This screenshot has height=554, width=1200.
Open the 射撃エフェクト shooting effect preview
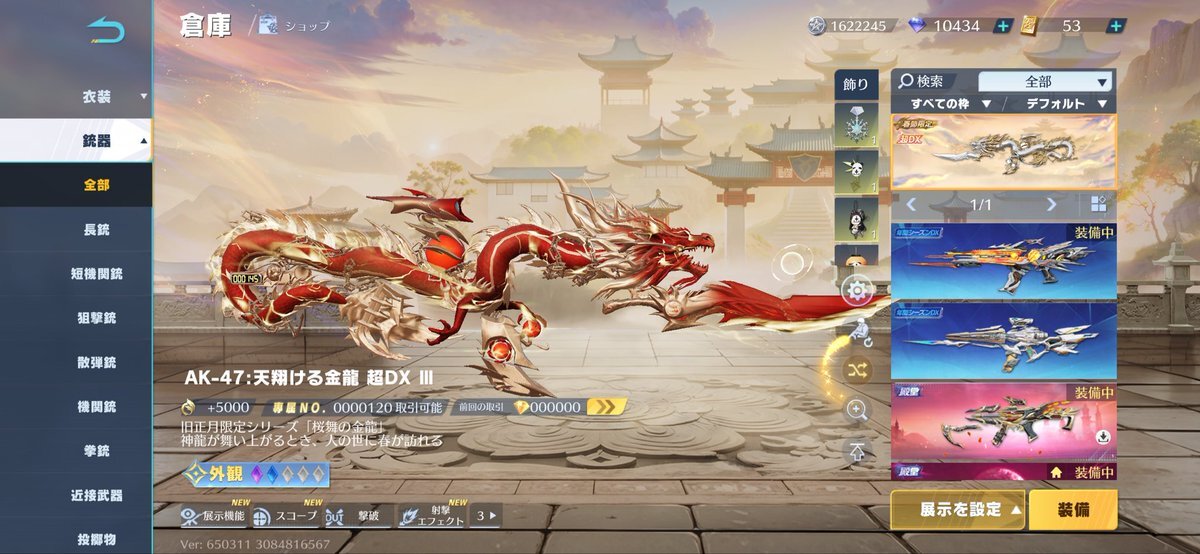432,516
